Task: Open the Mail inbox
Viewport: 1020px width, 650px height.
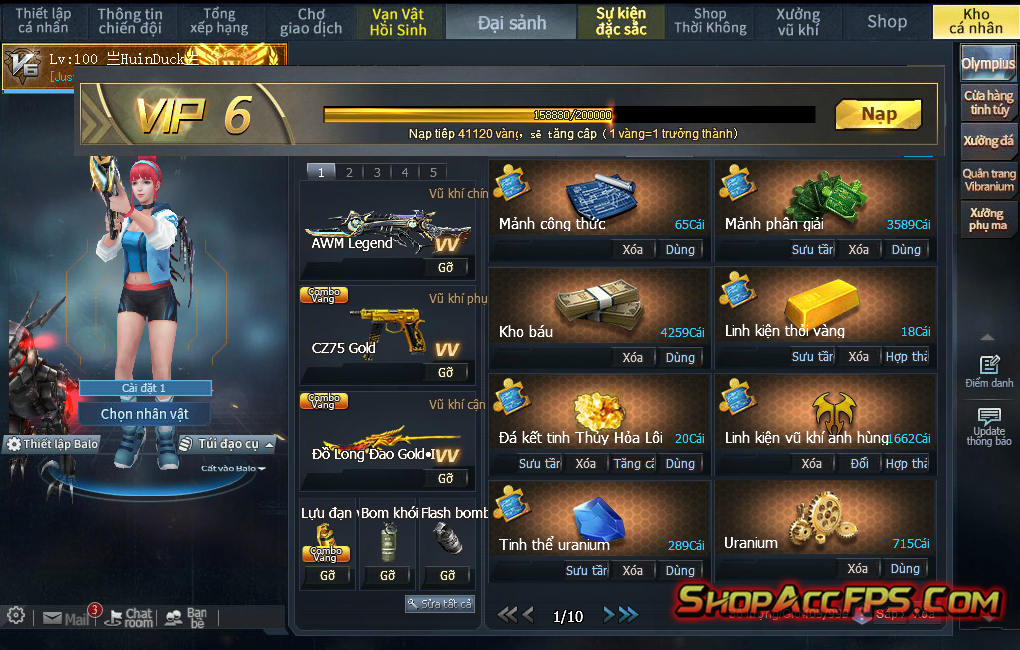Action: [x=66, y=619]
